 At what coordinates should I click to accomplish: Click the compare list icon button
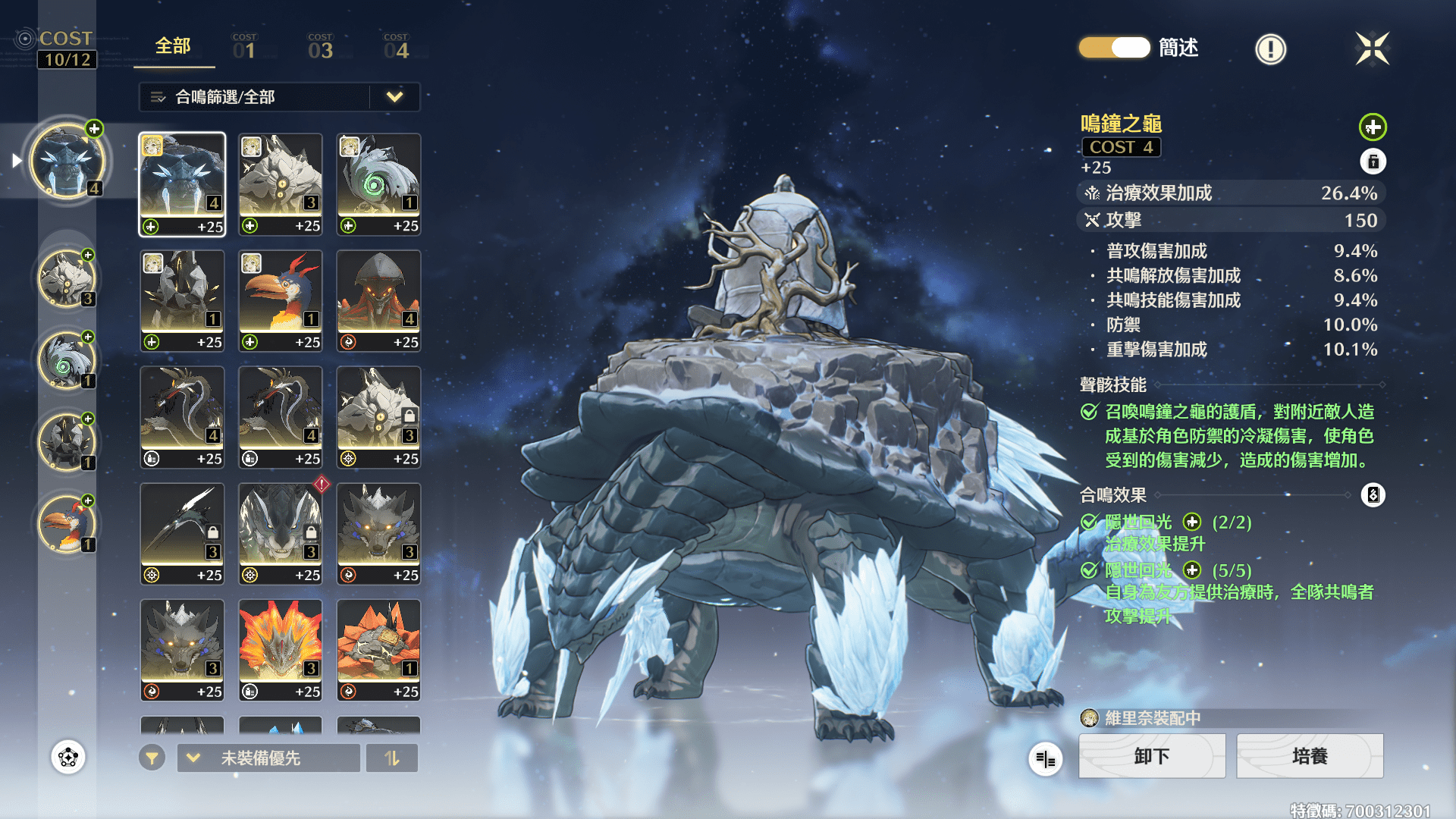pyautogui.click(x=1045, y=758)
